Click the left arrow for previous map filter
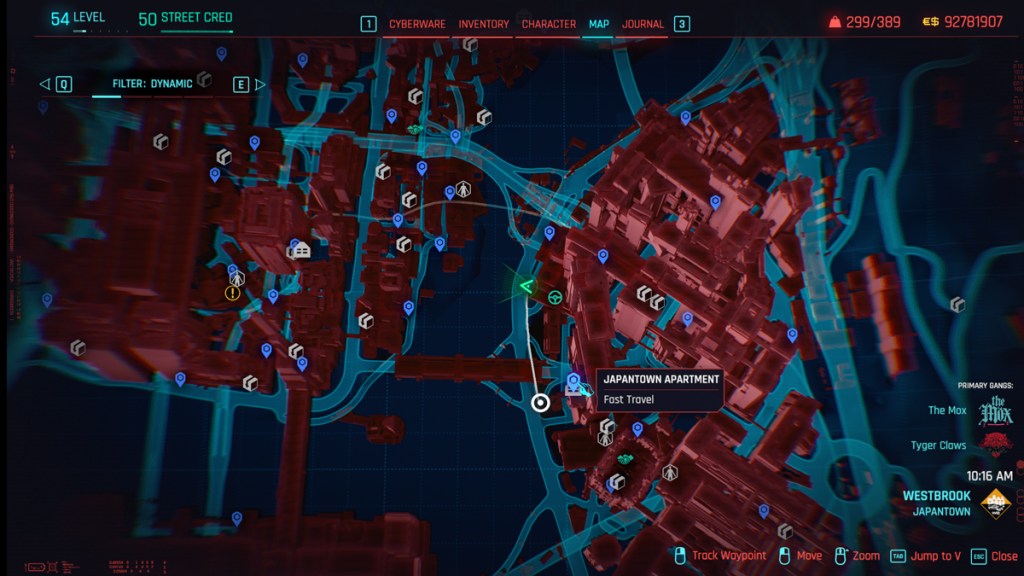1024x576 pixels. (45, 84)
